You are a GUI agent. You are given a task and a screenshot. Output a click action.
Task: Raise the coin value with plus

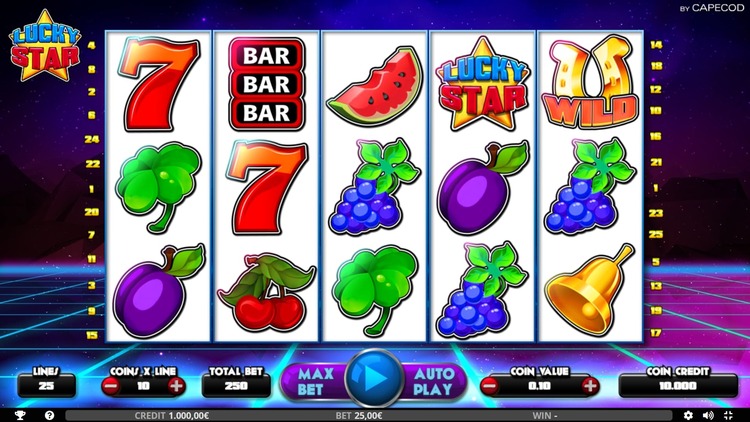(590, 385)
